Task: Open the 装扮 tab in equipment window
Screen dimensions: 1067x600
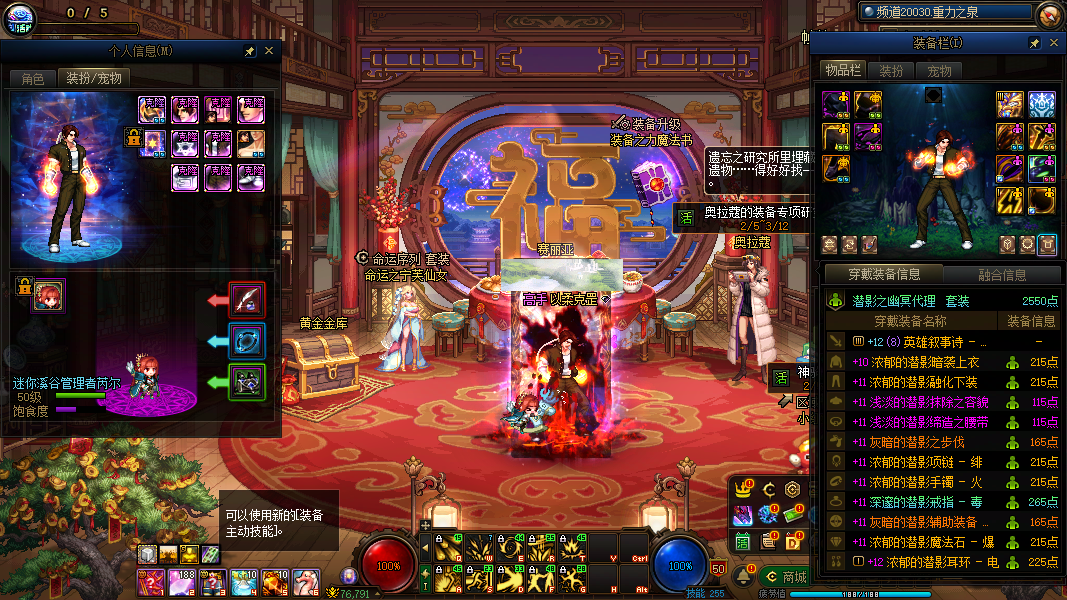Action: [890, 71]
